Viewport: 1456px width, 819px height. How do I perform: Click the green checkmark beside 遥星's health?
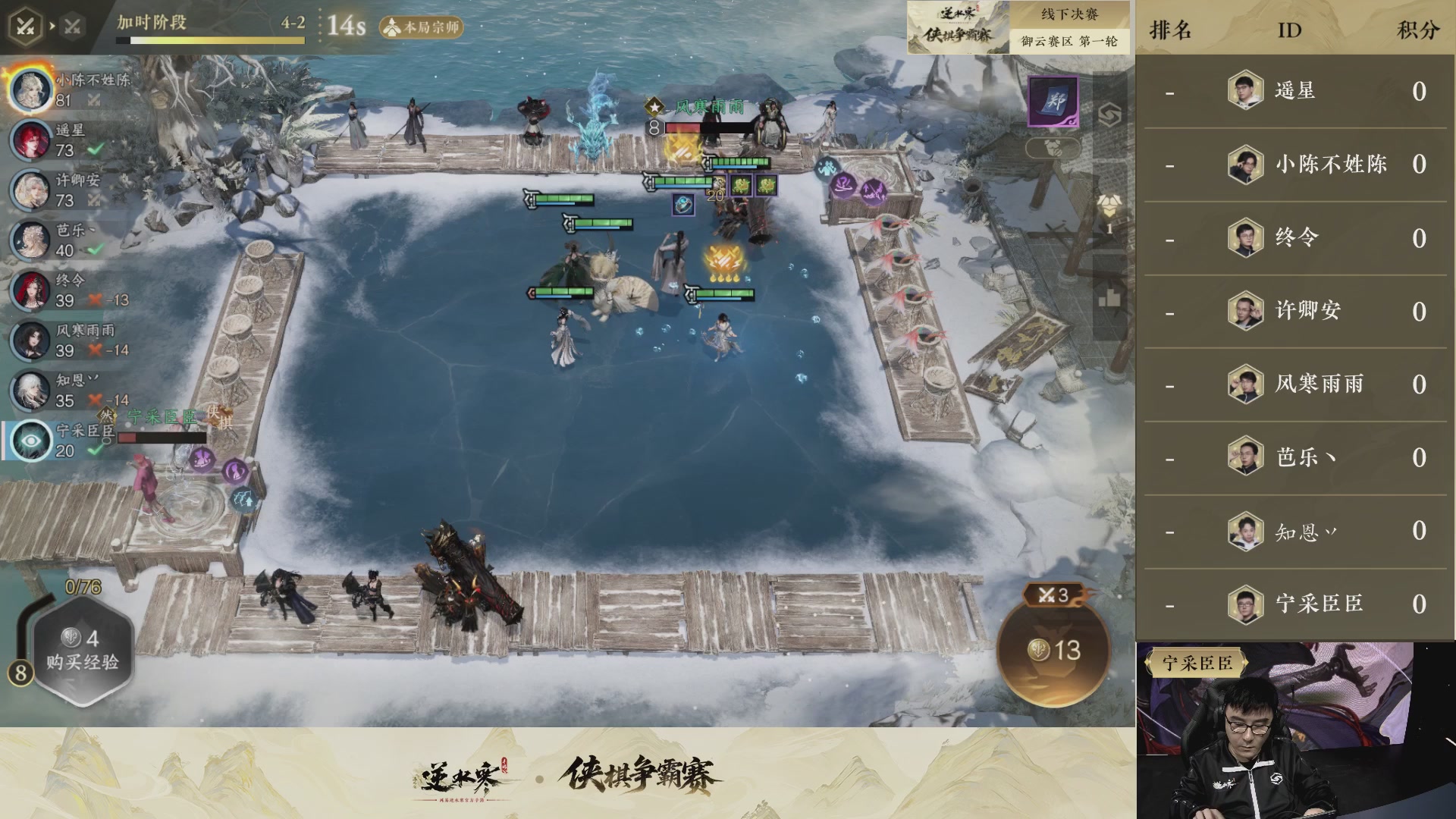pyautogui.click(x=96, y=149)
